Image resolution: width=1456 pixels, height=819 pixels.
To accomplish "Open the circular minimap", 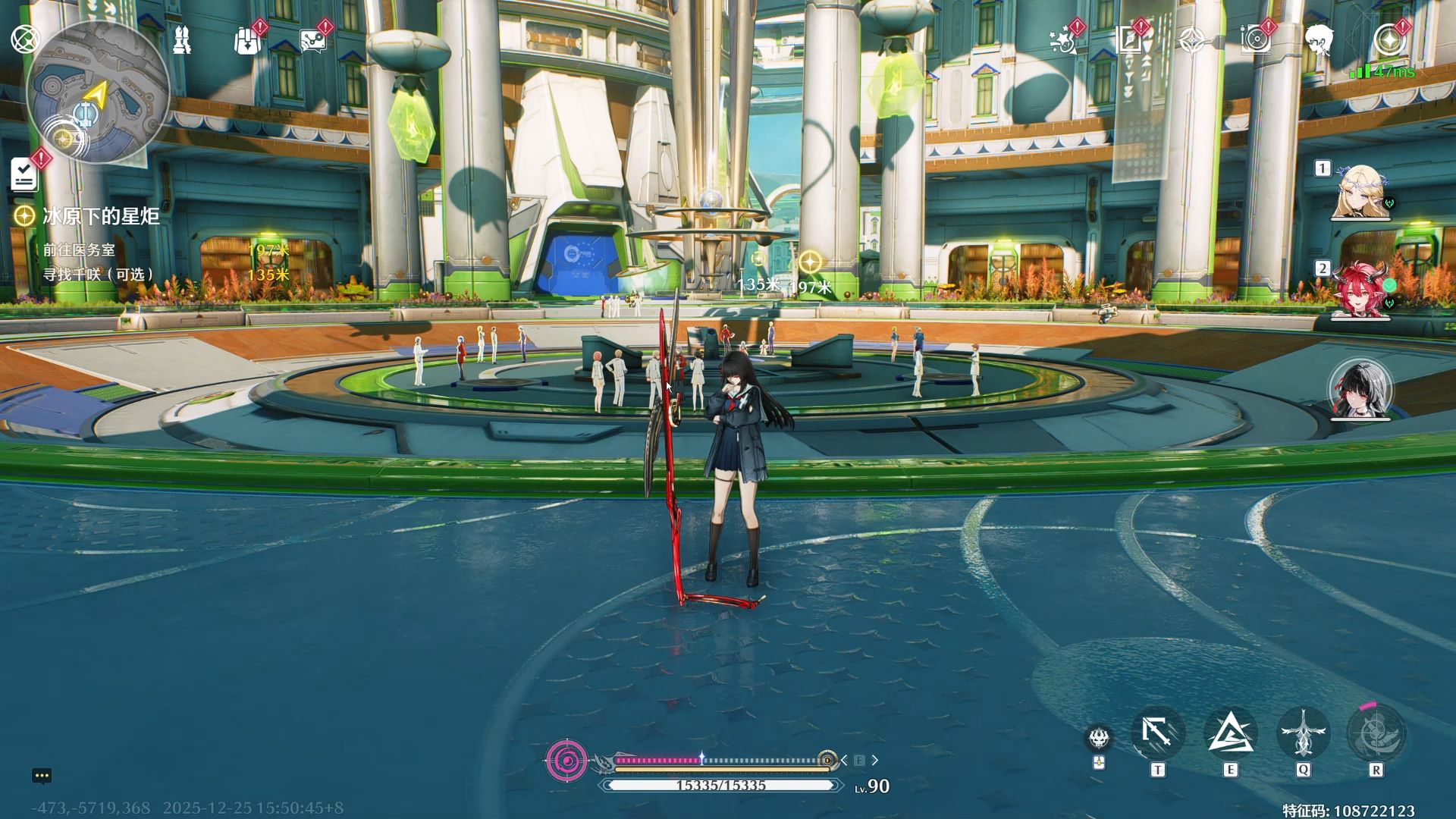I will point(97,93).
